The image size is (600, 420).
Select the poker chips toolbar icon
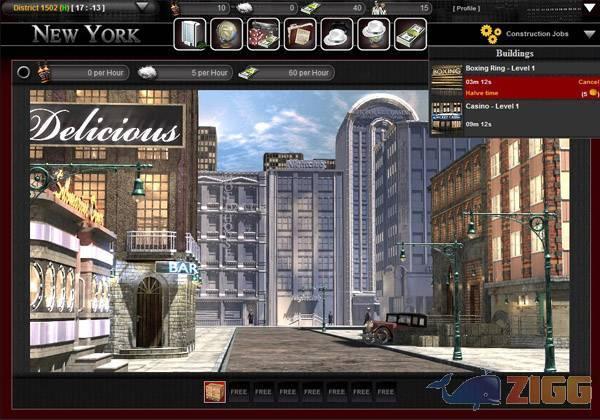coord(263,34)
